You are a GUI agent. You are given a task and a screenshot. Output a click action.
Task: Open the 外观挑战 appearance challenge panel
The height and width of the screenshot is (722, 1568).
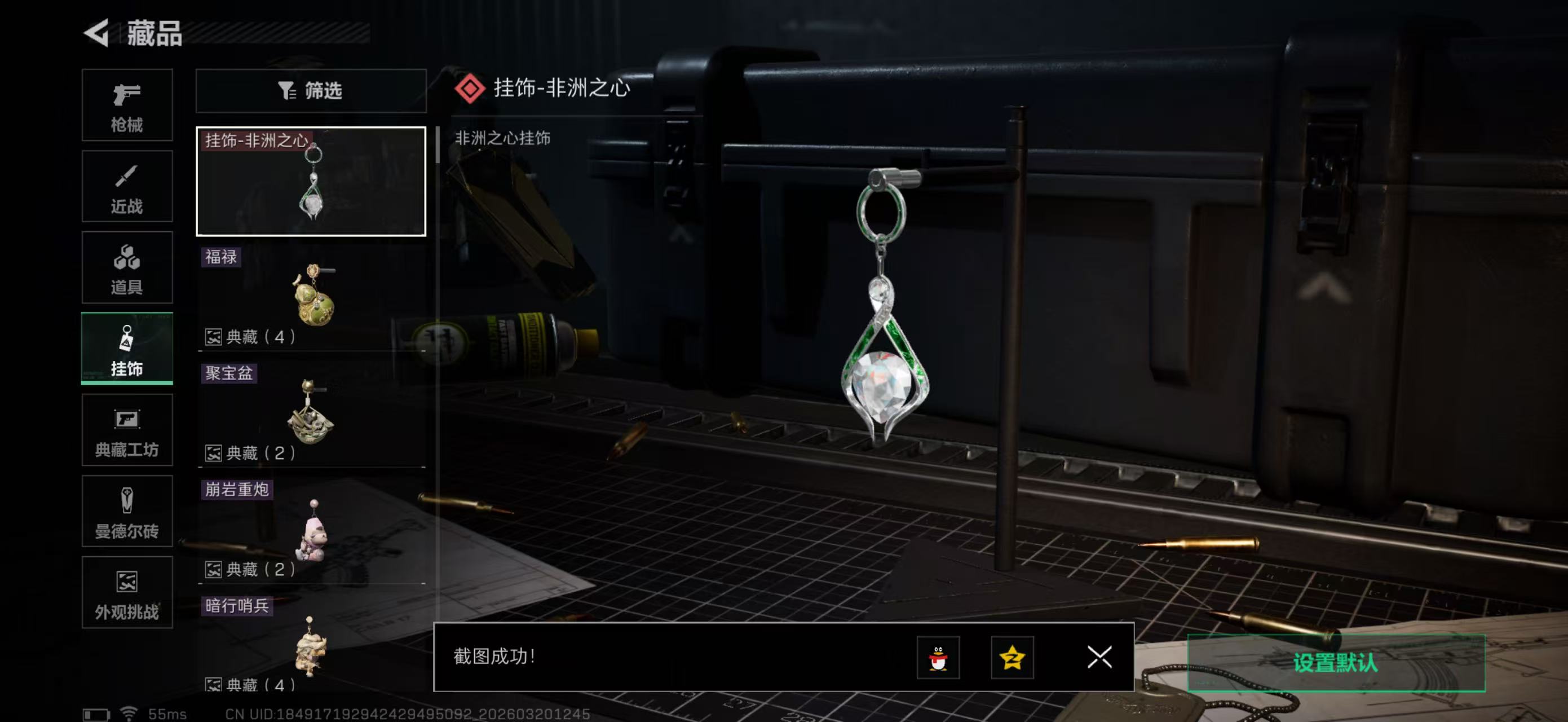pos(127,593)
